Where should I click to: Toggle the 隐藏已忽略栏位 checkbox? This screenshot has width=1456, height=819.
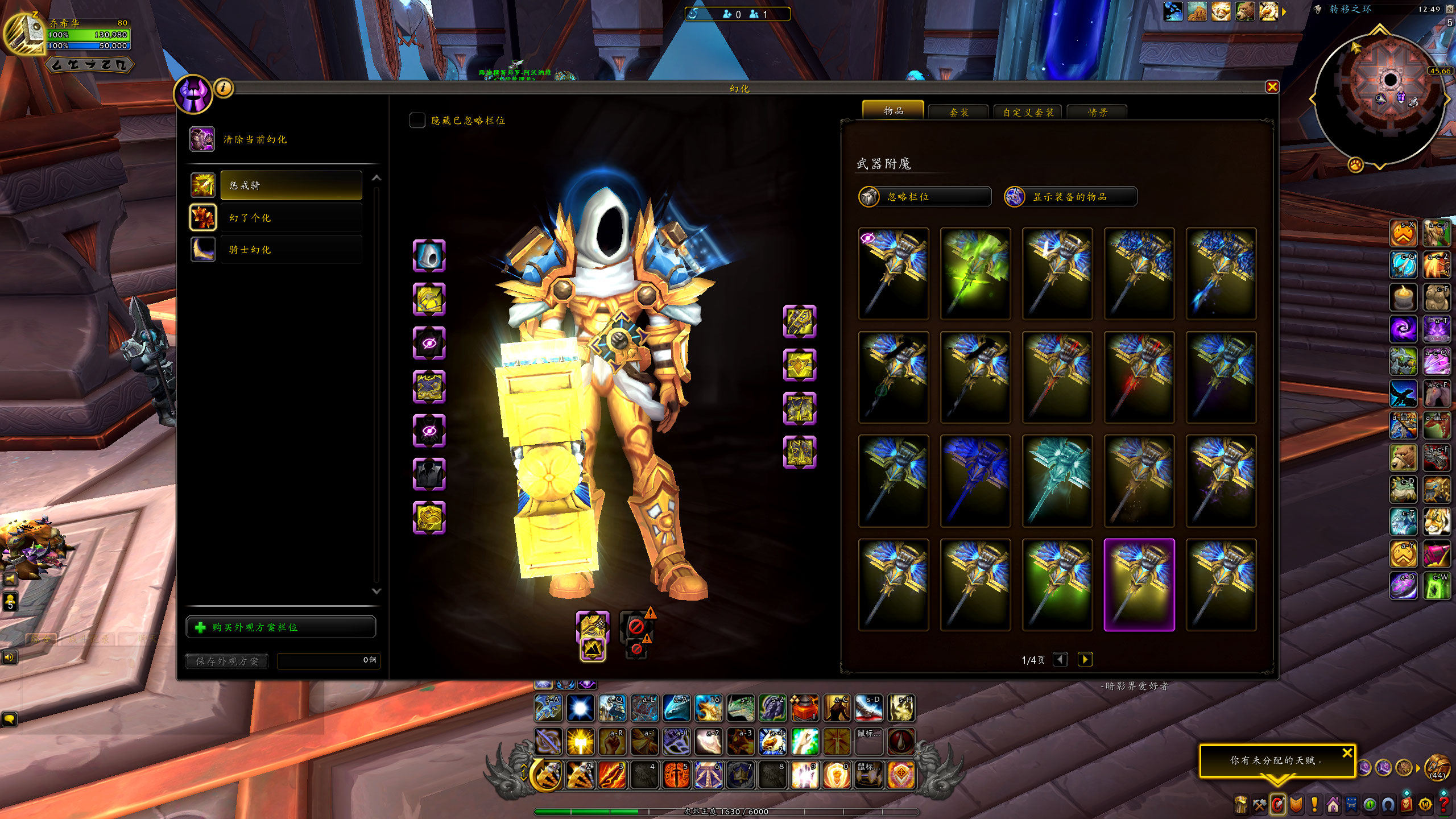coord(417,120)
